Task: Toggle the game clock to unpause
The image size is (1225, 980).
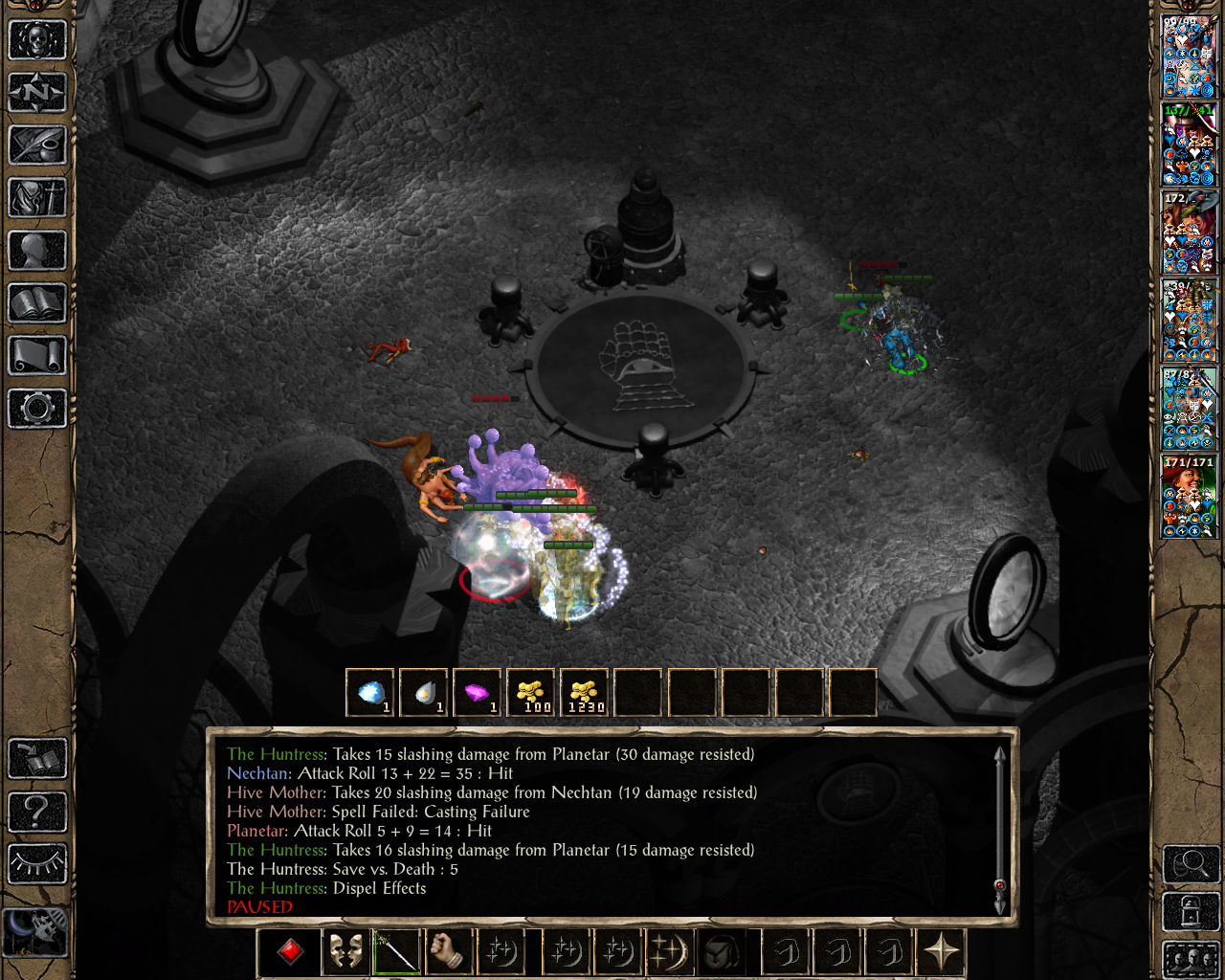Action: pyautogui.click(x=35, y=931)
